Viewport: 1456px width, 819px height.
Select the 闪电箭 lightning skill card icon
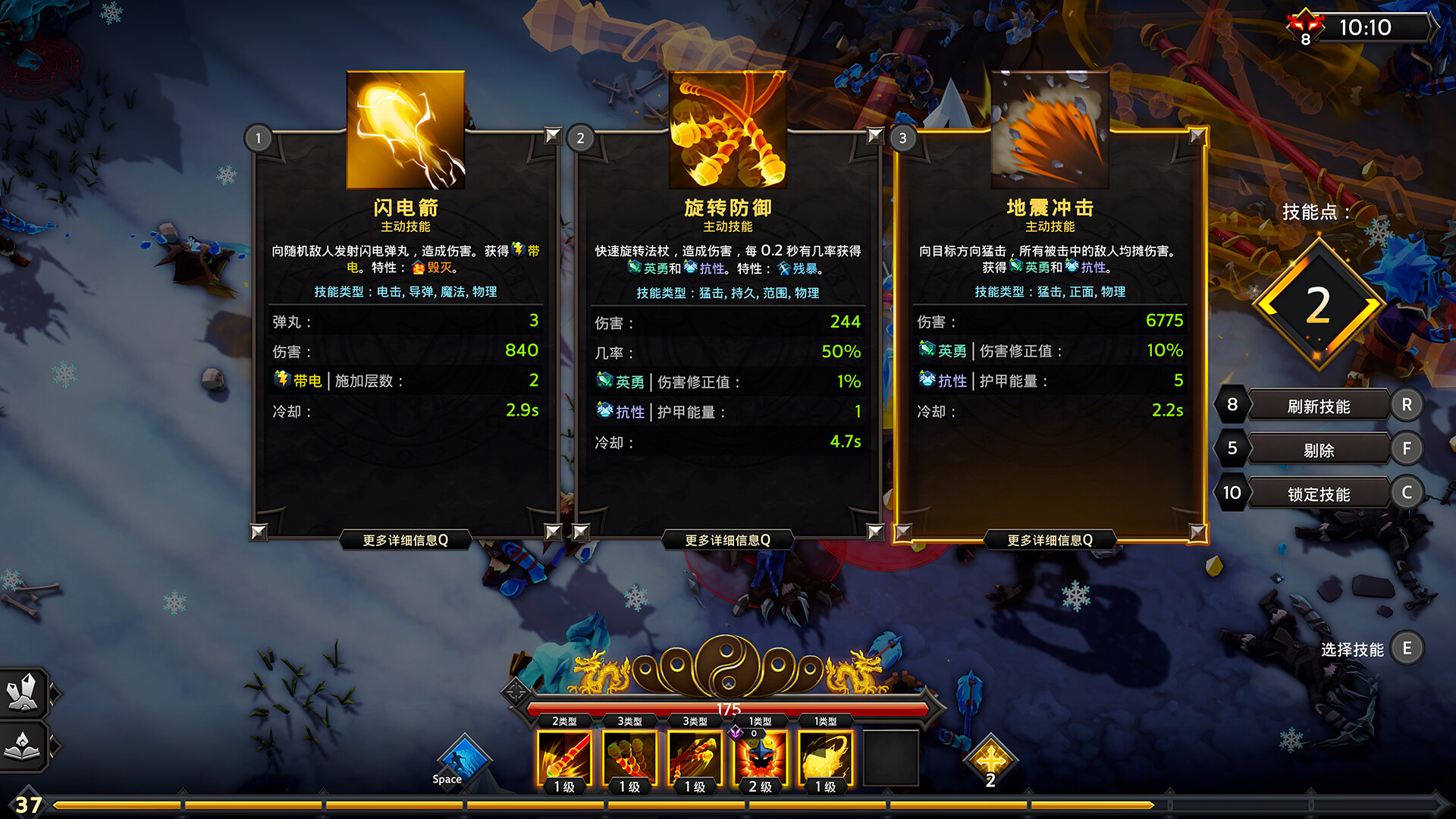point(405,130)
